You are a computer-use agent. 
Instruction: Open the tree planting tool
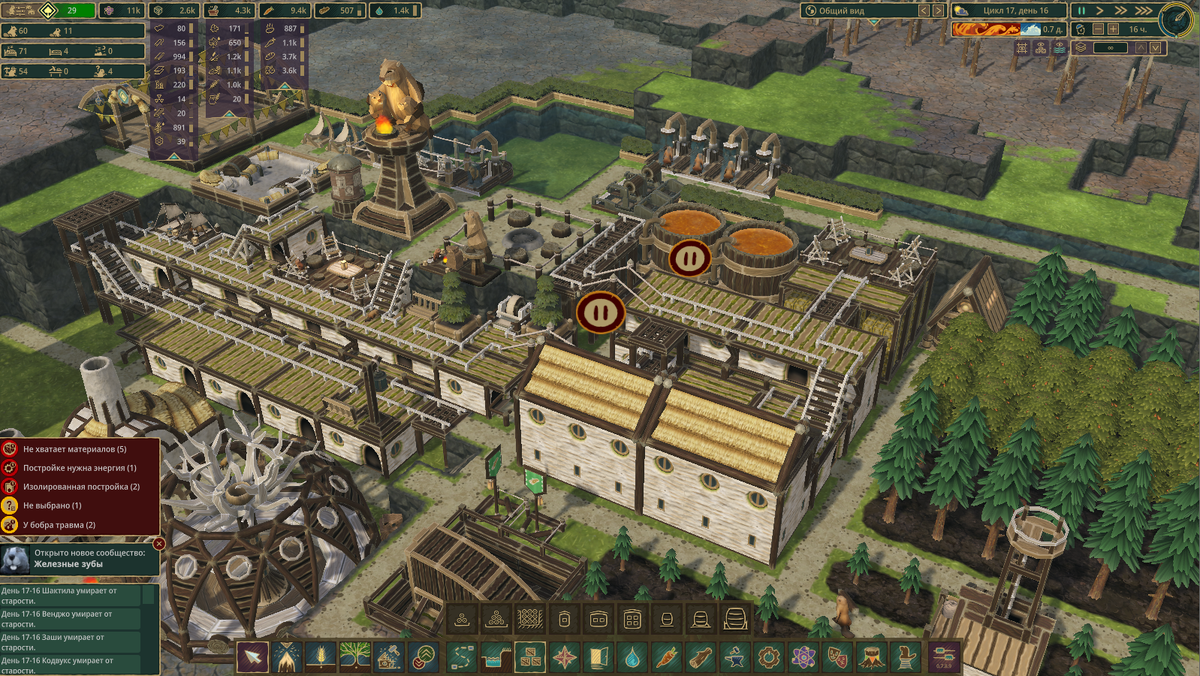355,657
